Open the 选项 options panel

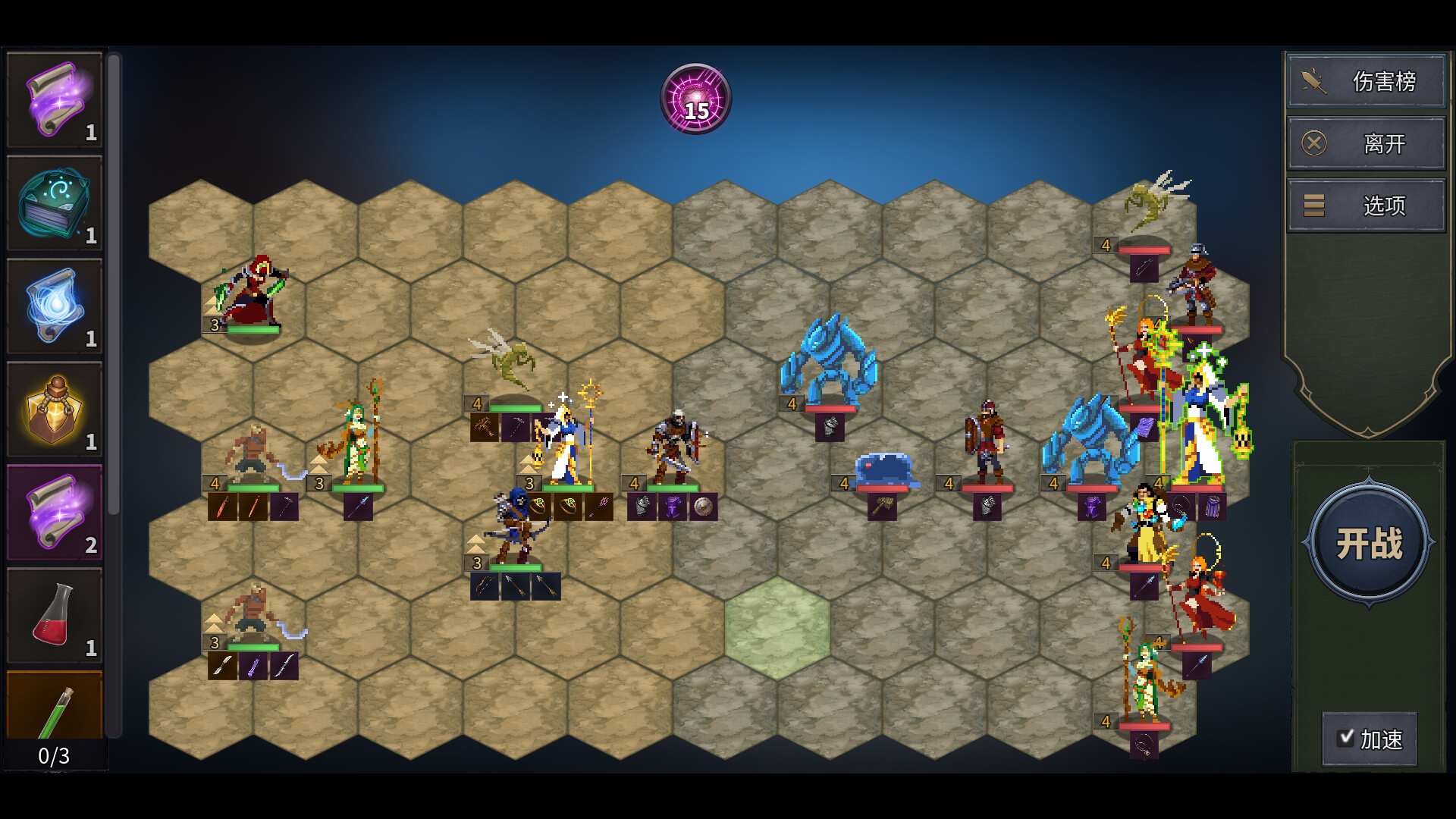pyautogui.click(x=1385, y=206)
